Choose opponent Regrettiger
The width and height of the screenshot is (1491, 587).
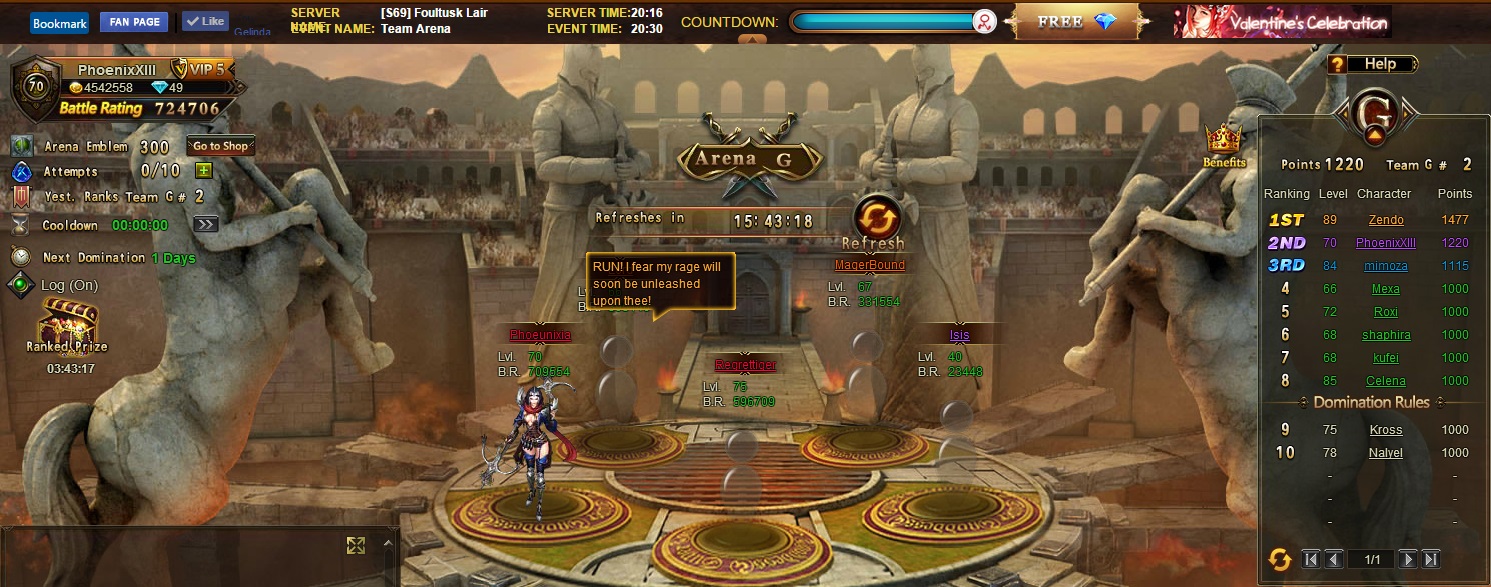coord(745,365)
